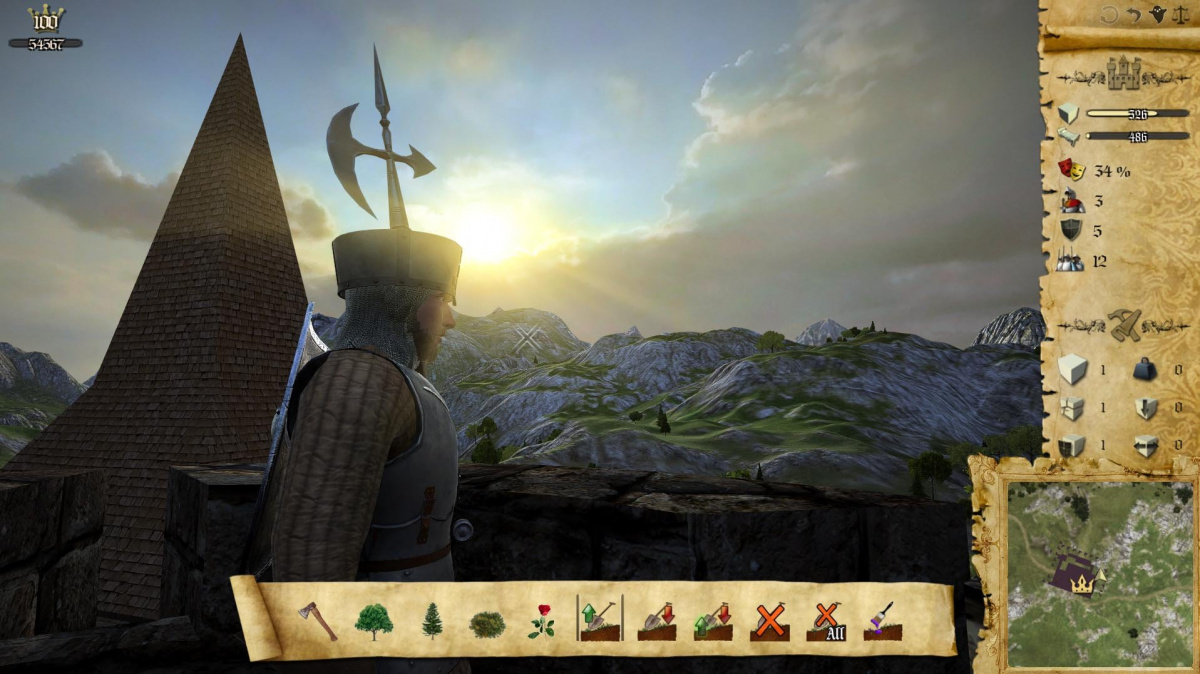The image size is (1200, 674).
Task: Select the level terrain shovel with both arrows
Action: point(713,621)
